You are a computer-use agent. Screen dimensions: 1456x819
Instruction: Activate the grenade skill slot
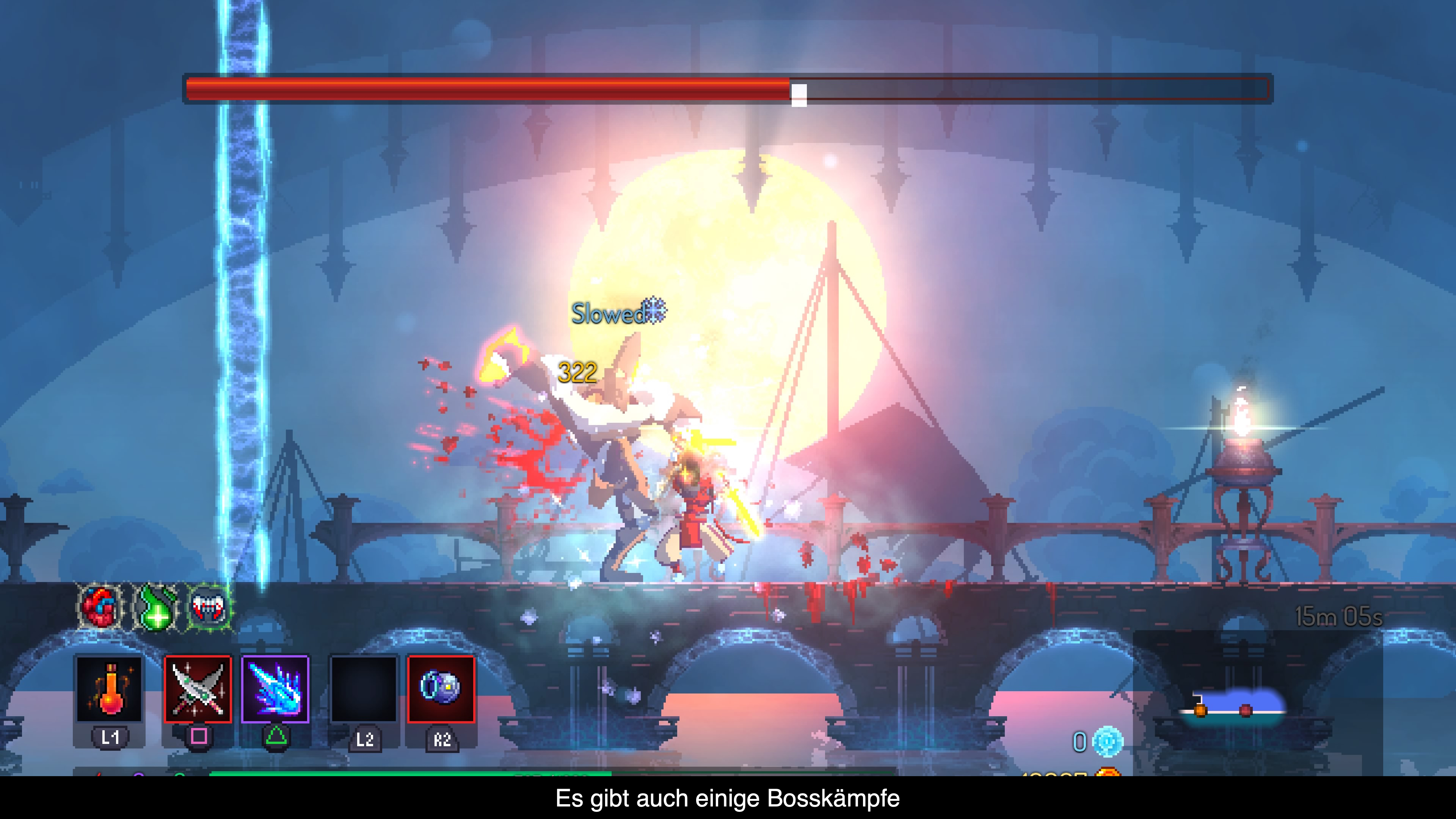(441, 689)
